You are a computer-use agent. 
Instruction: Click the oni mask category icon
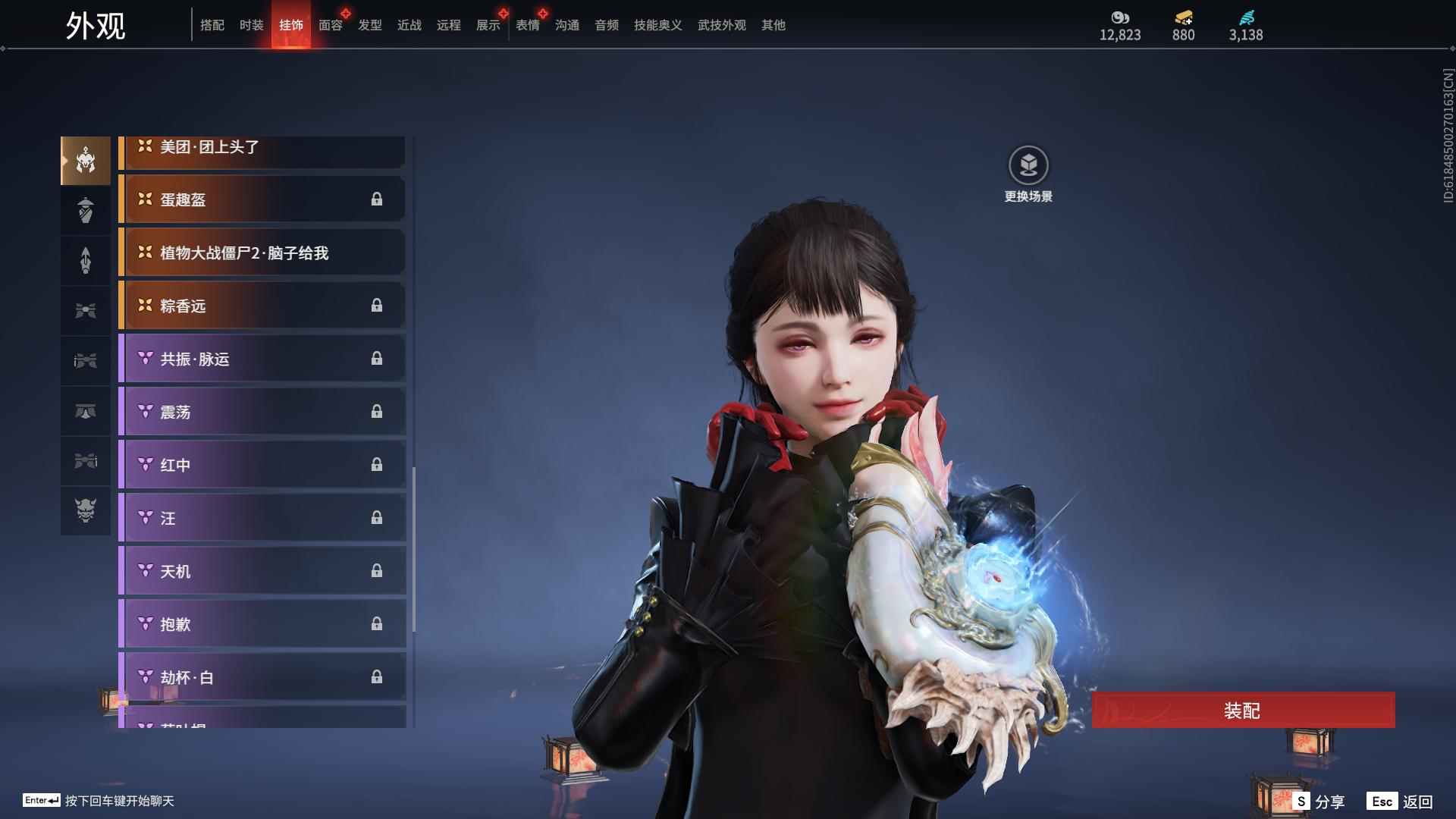(85, 510)
